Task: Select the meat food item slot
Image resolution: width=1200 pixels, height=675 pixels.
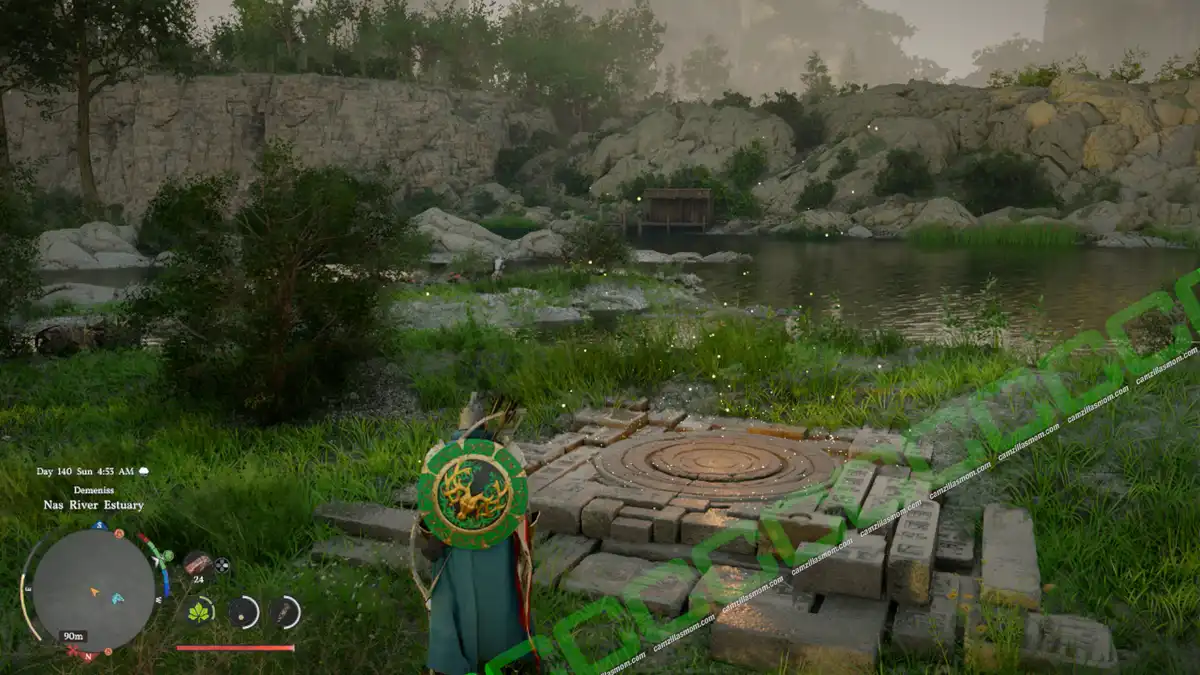Action: point(197,563)
